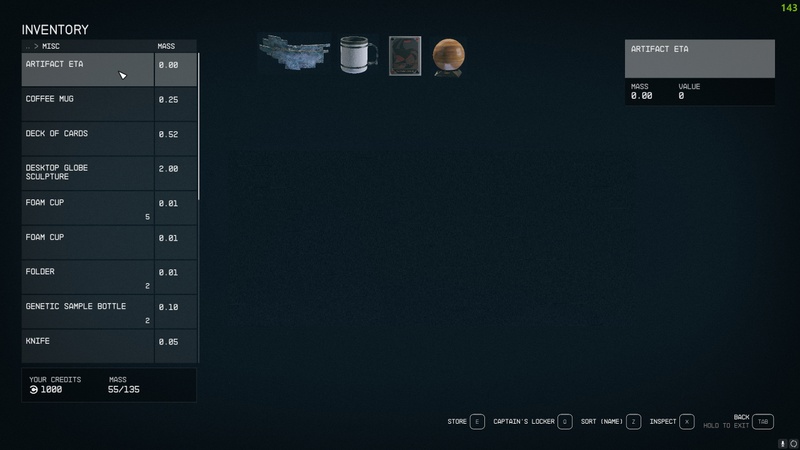Click the Artifact Eta fragment thumbnail
The image size is (800, 450).
[293, 54]
